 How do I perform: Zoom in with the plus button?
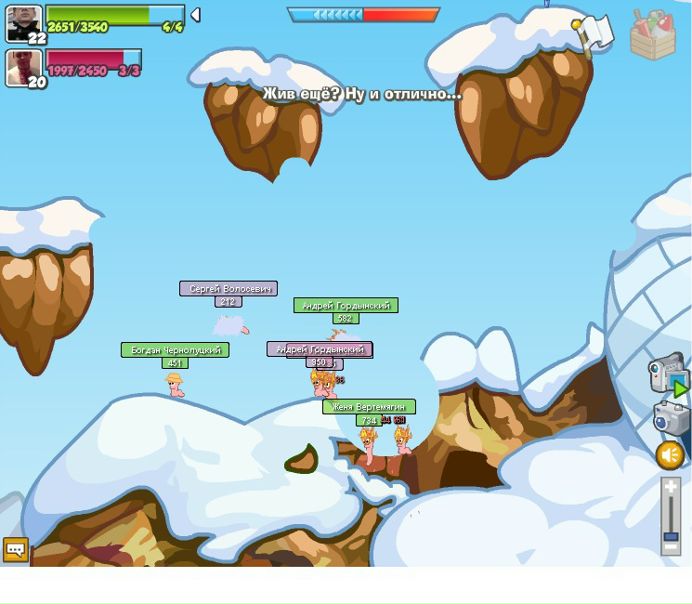(670, 487)
